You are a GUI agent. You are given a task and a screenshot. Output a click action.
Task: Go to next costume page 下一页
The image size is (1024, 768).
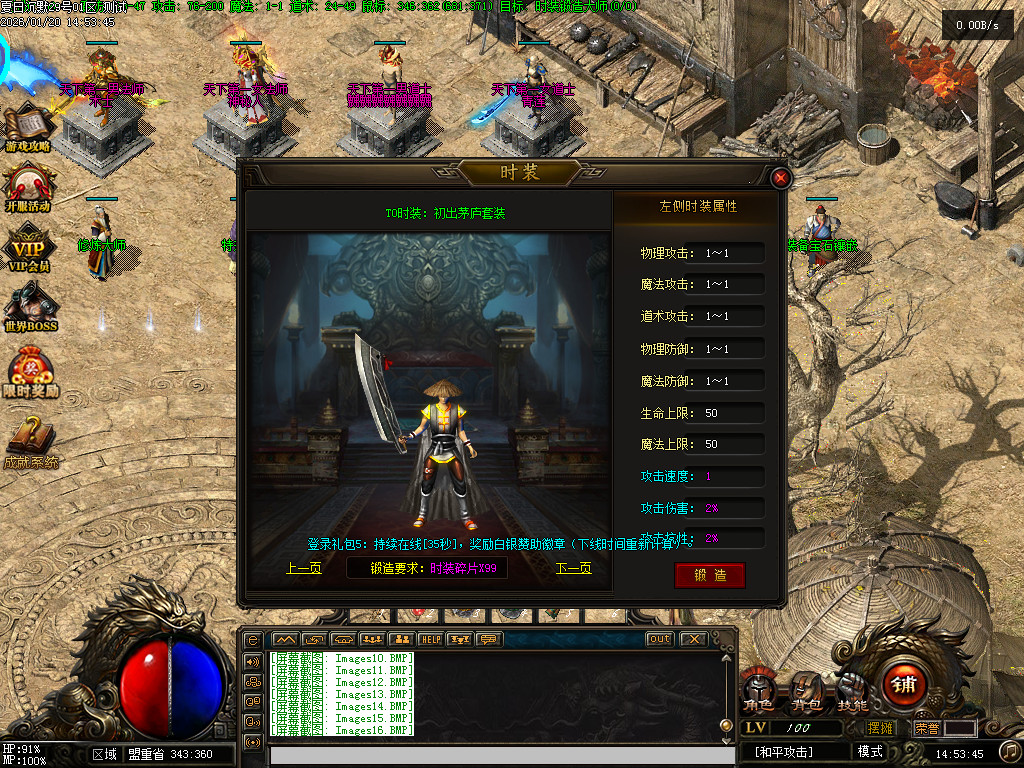point(574,568)
